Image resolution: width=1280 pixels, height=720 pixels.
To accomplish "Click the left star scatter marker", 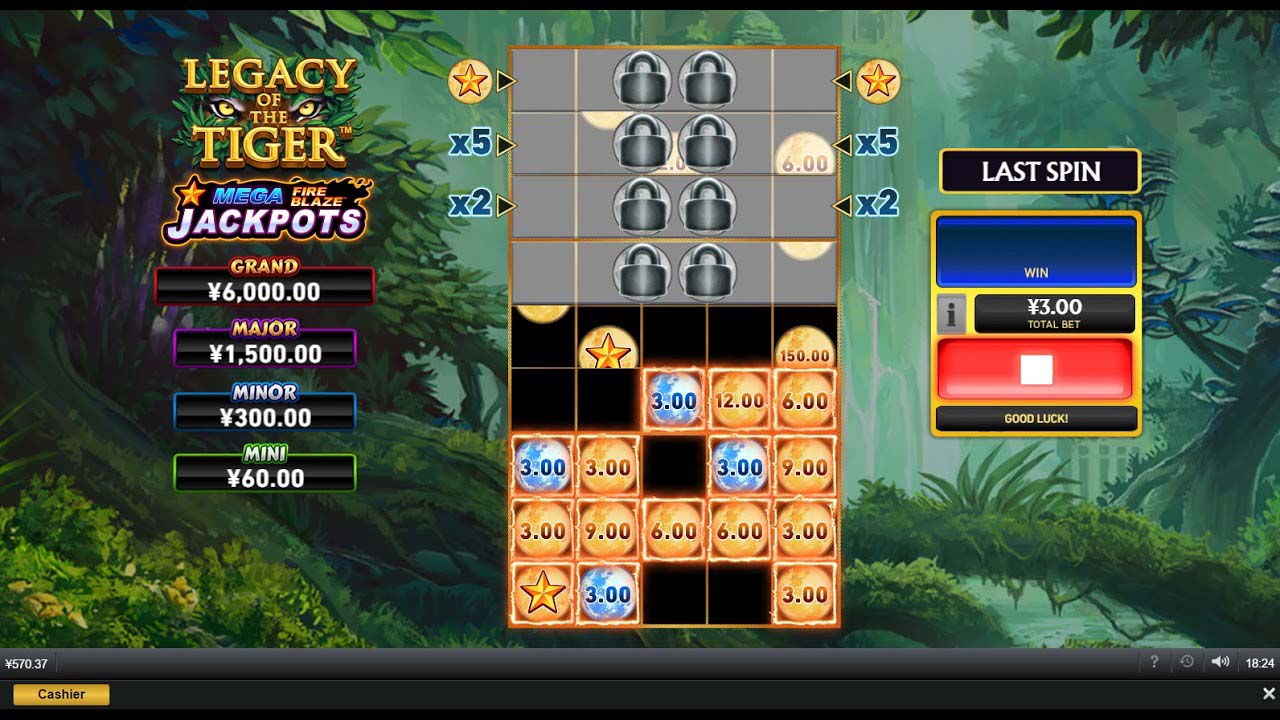I will point(468,80).
